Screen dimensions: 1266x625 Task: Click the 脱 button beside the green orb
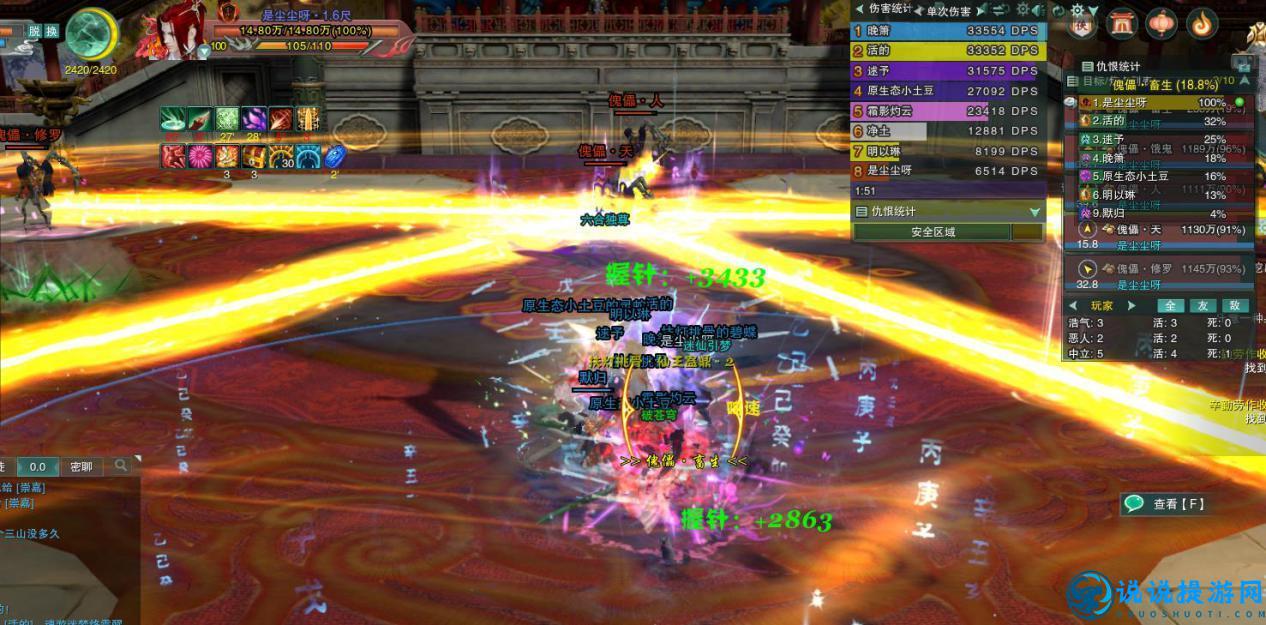click(x=35, y=32)
